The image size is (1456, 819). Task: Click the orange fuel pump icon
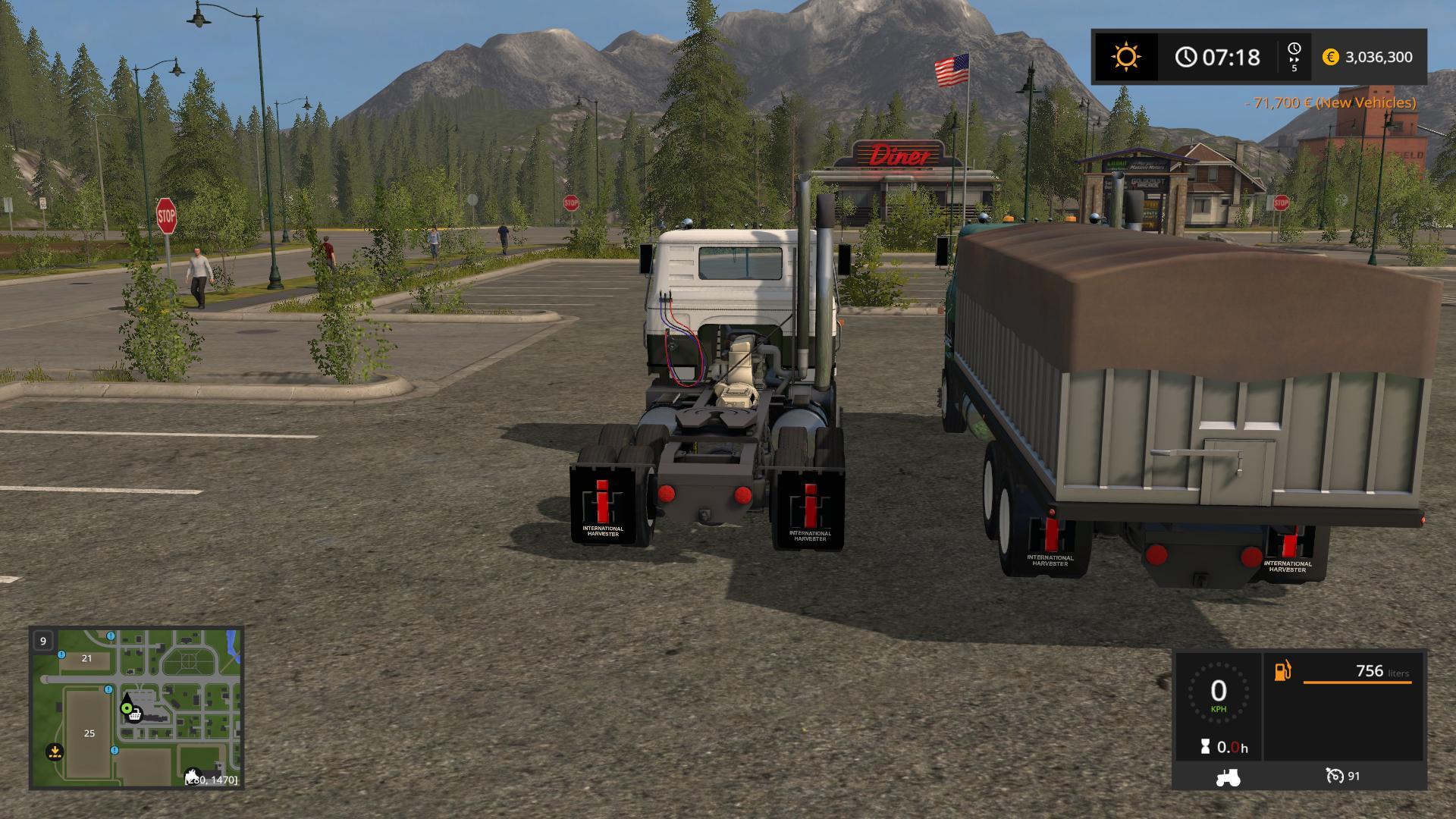pyautogui.click(x=1282, y=671)
